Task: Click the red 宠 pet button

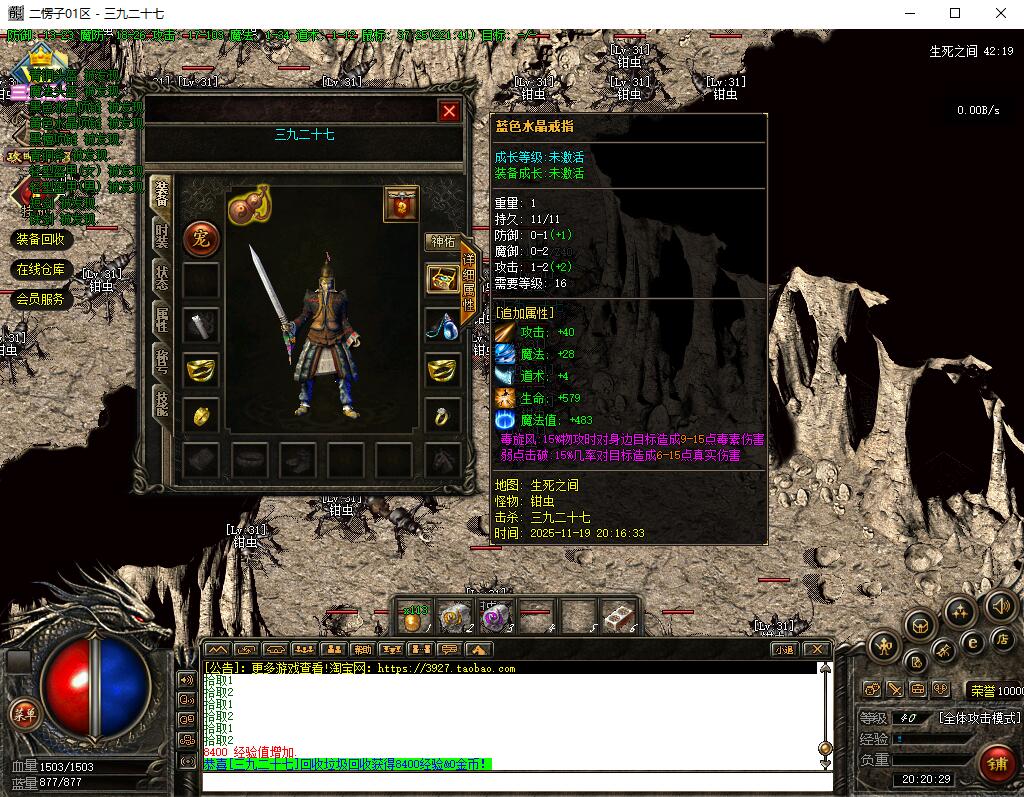Action: pyautogui.click(x=201, y=239)
